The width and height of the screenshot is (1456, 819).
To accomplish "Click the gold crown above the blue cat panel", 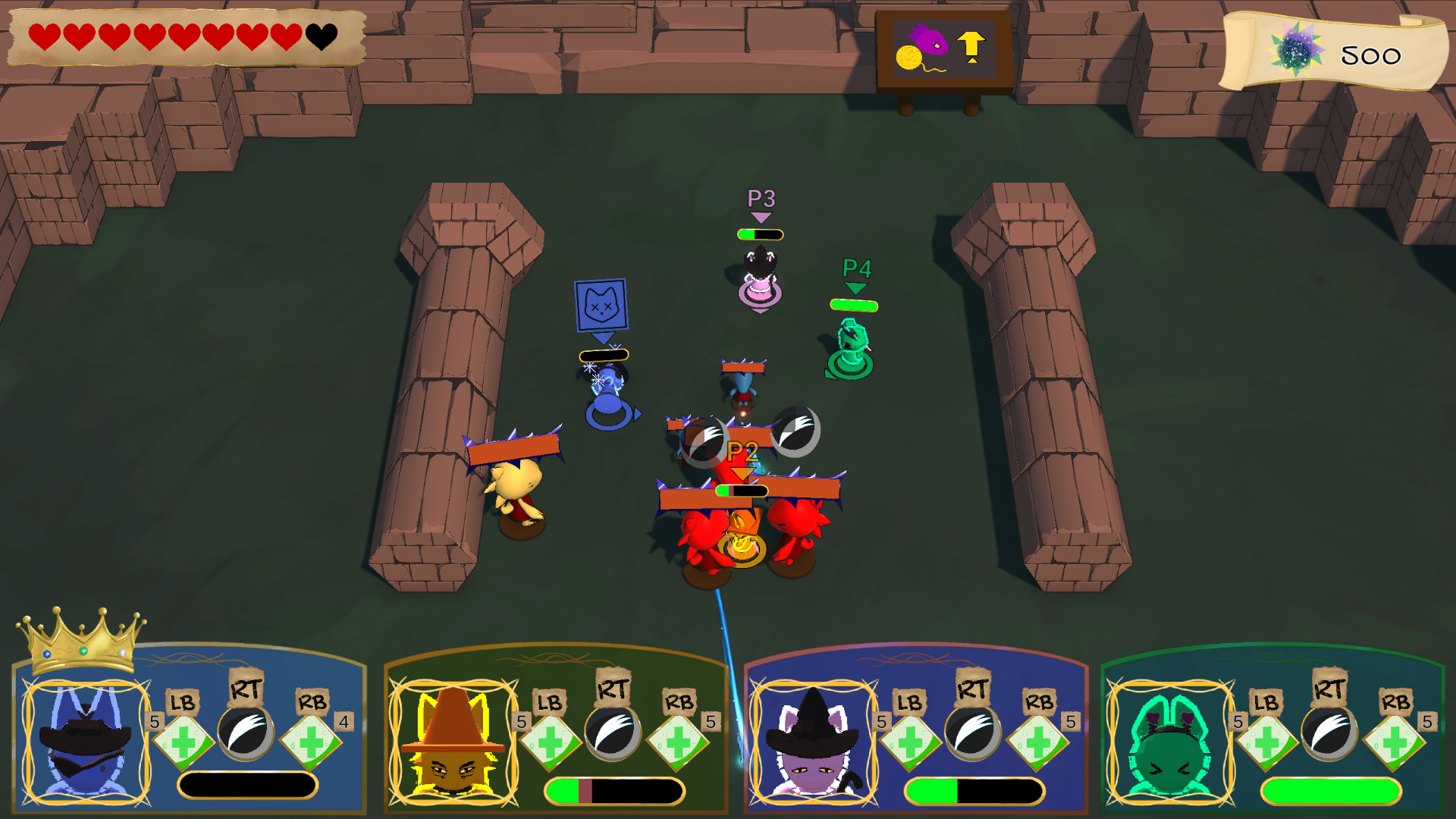I will click(82, 639).
